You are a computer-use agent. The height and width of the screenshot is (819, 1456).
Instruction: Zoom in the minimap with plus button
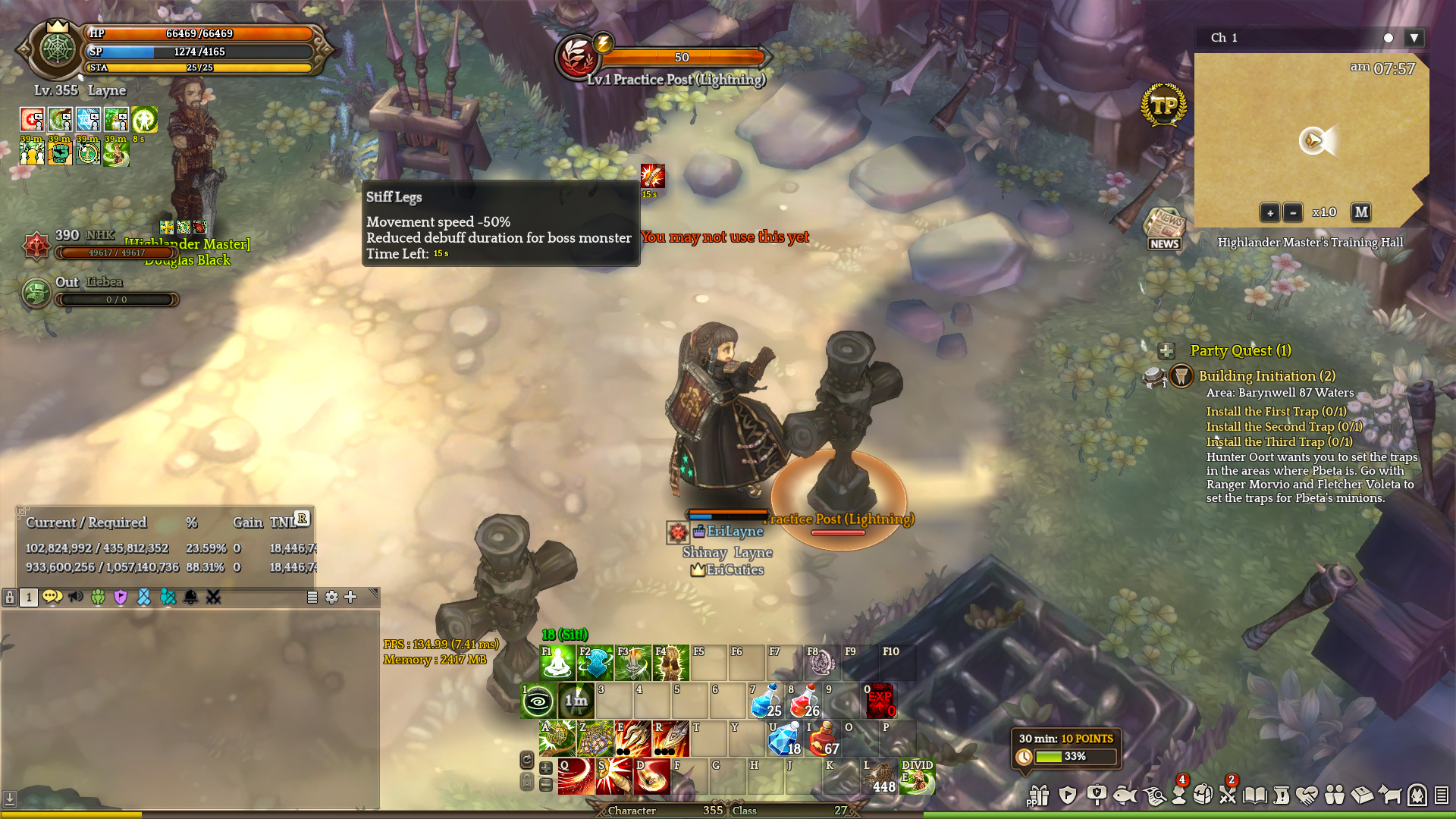1269,212
